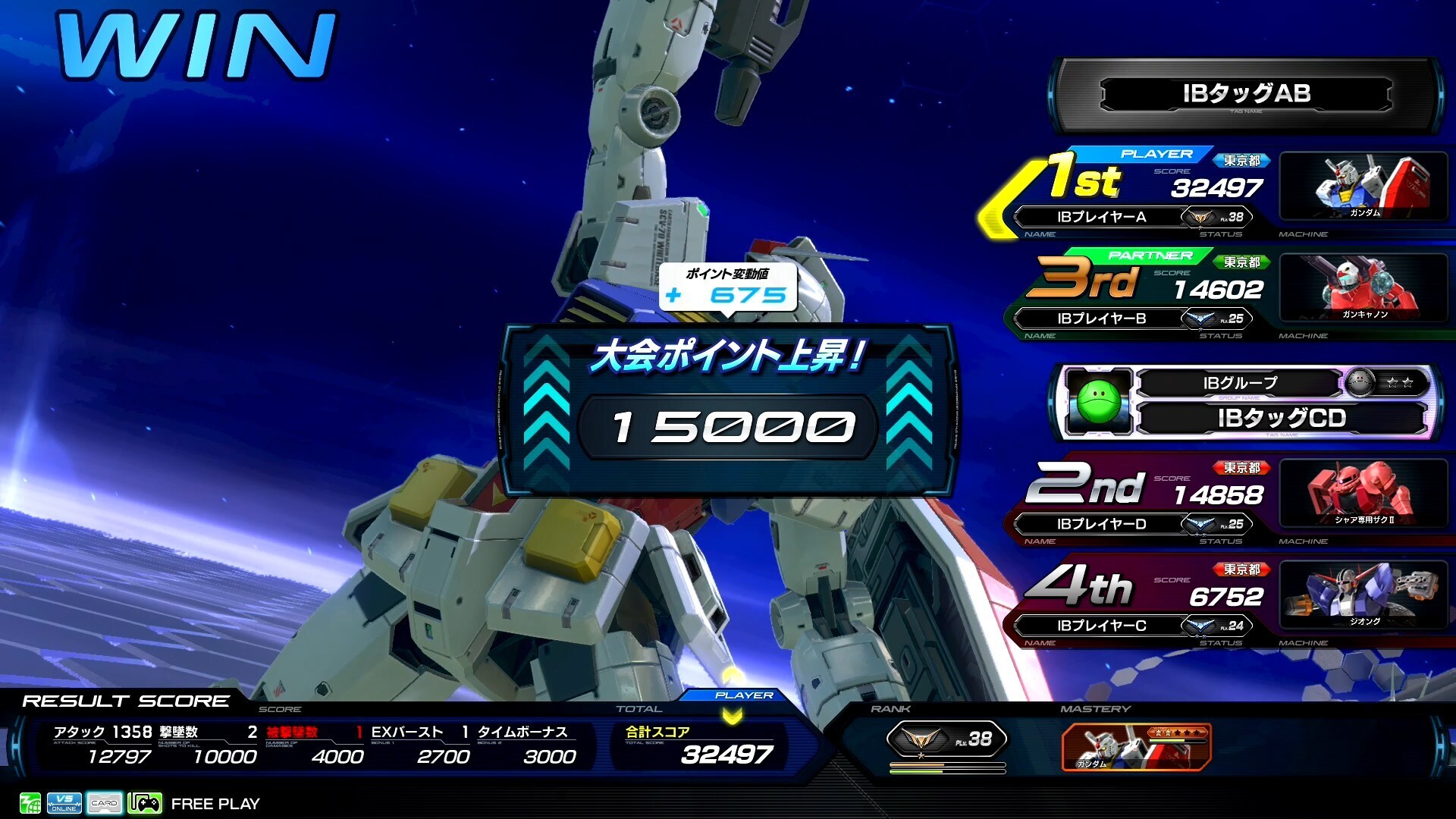Show the PLv.38 rank emblem
Screen dimensions: 1456x819
pyautogui.click(x=946, y=739)
